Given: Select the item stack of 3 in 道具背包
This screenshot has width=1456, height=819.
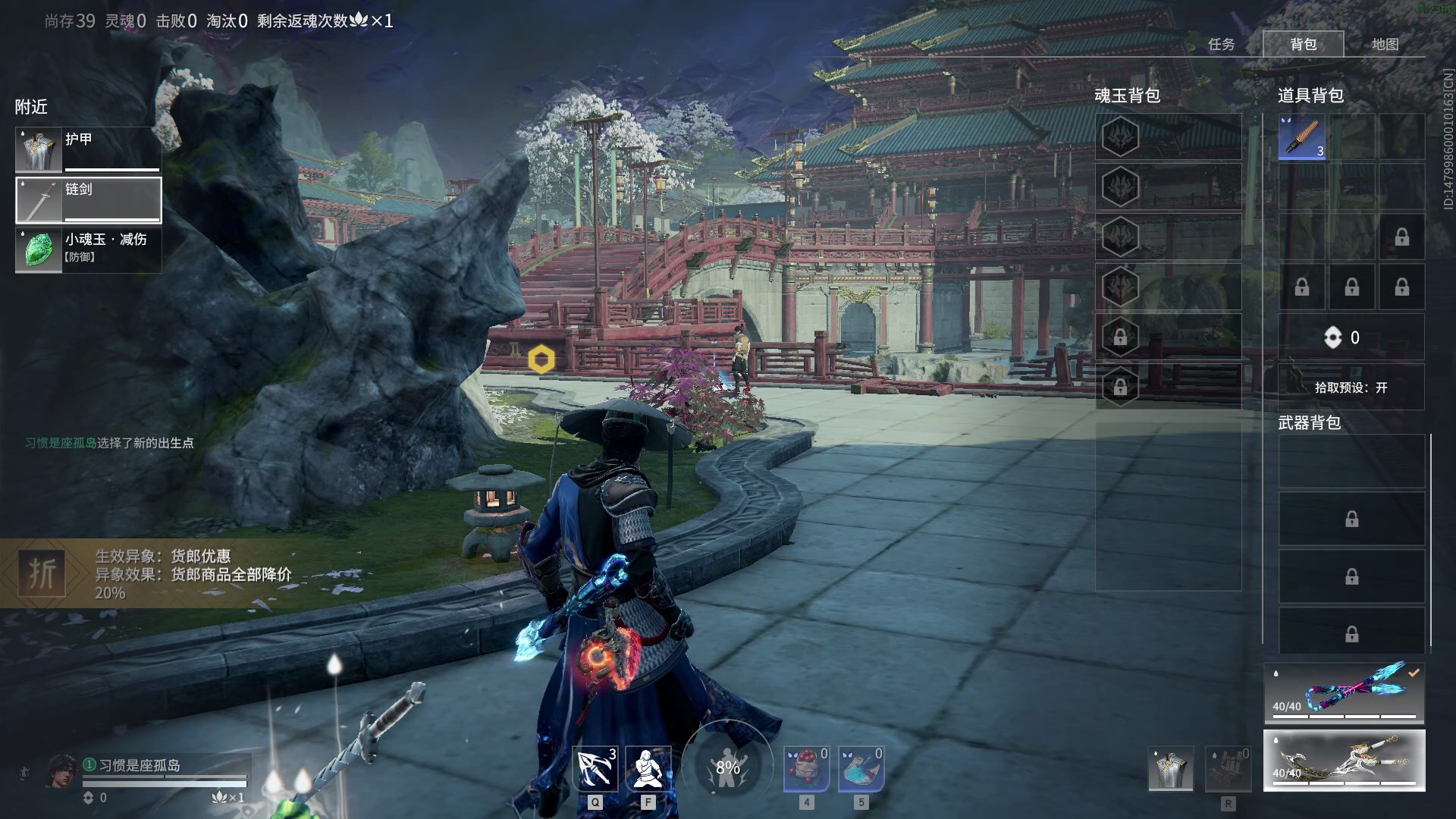Looking at the screenshot, I should coord(1301,137).
